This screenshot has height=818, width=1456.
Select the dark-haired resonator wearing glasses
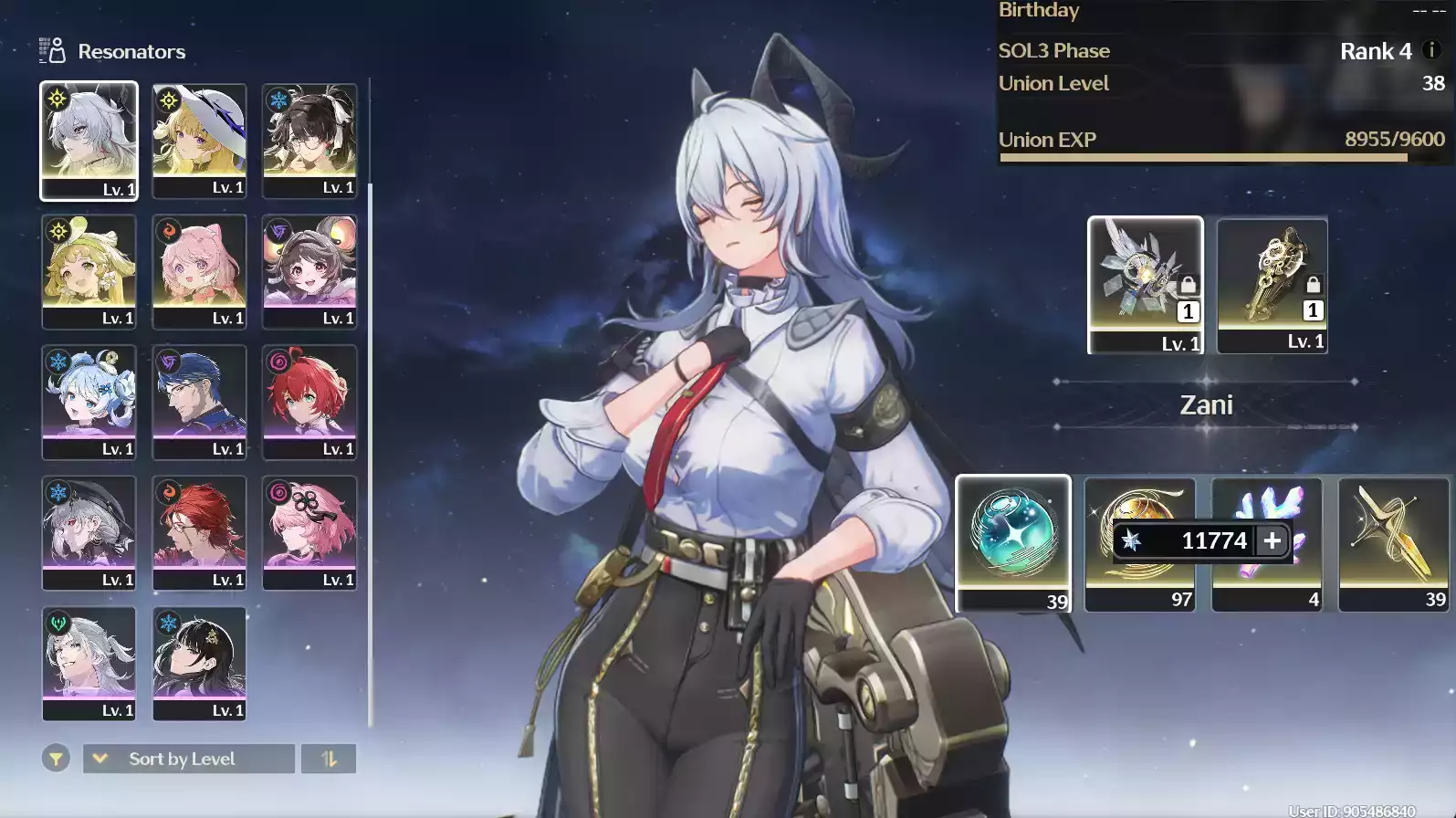[309, 140]
